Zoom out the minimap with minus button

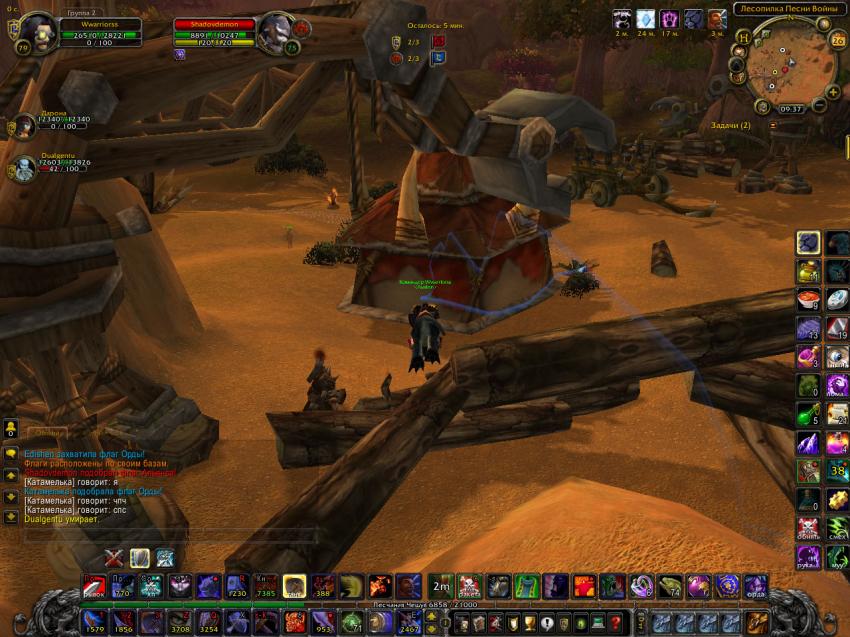(x=819, y=105)
